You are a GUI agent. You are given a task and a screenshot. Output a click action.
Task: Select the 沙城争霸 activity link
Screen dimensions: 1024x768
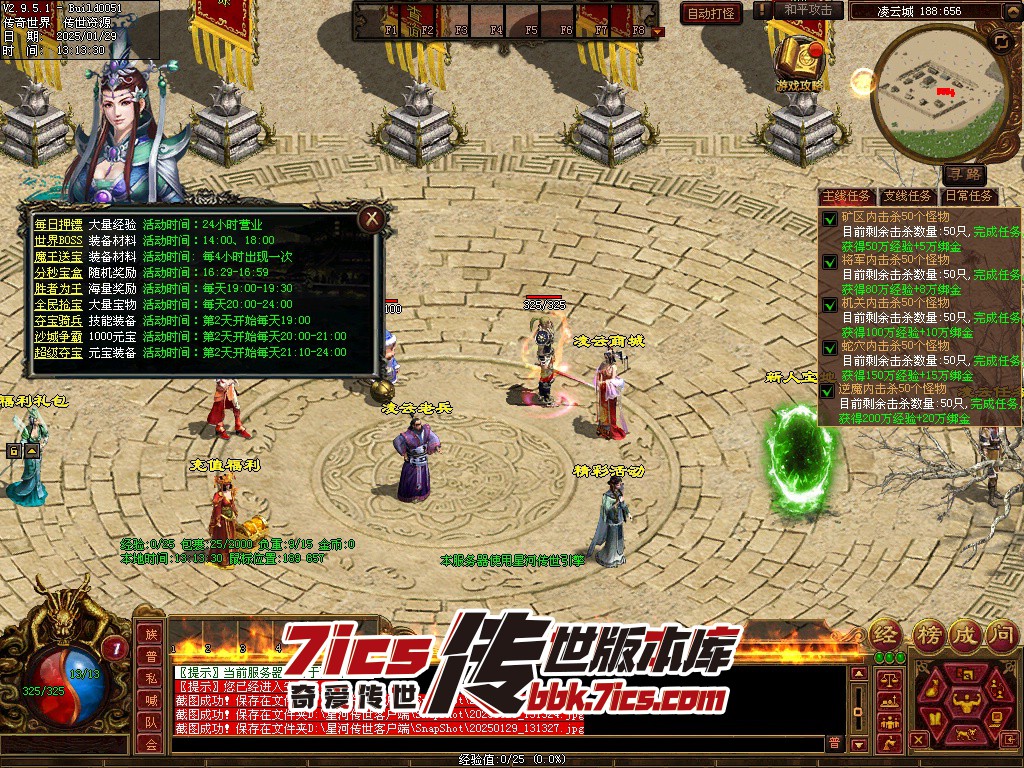point(59,336)
